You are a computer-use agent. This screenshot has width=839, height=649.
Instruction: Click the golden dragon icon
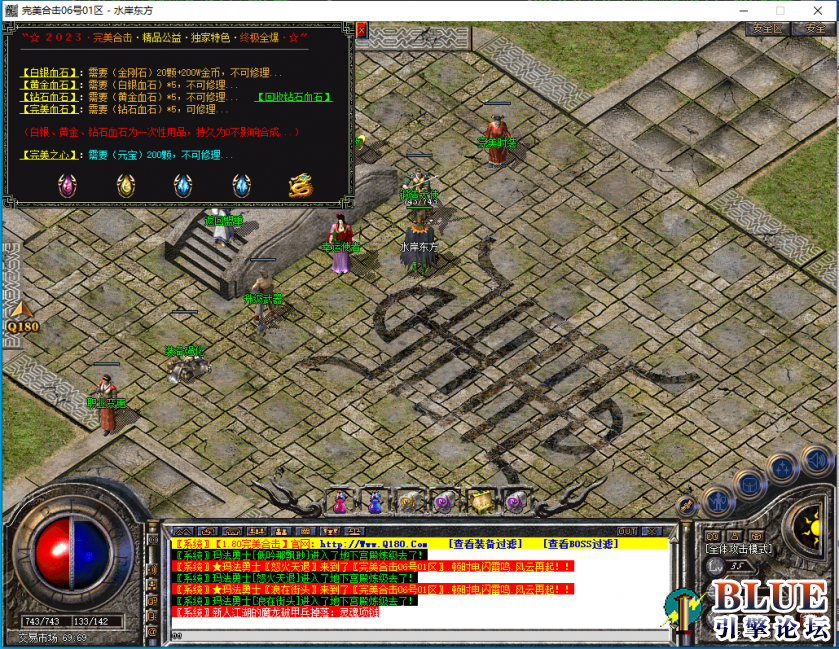click(300, 185)
